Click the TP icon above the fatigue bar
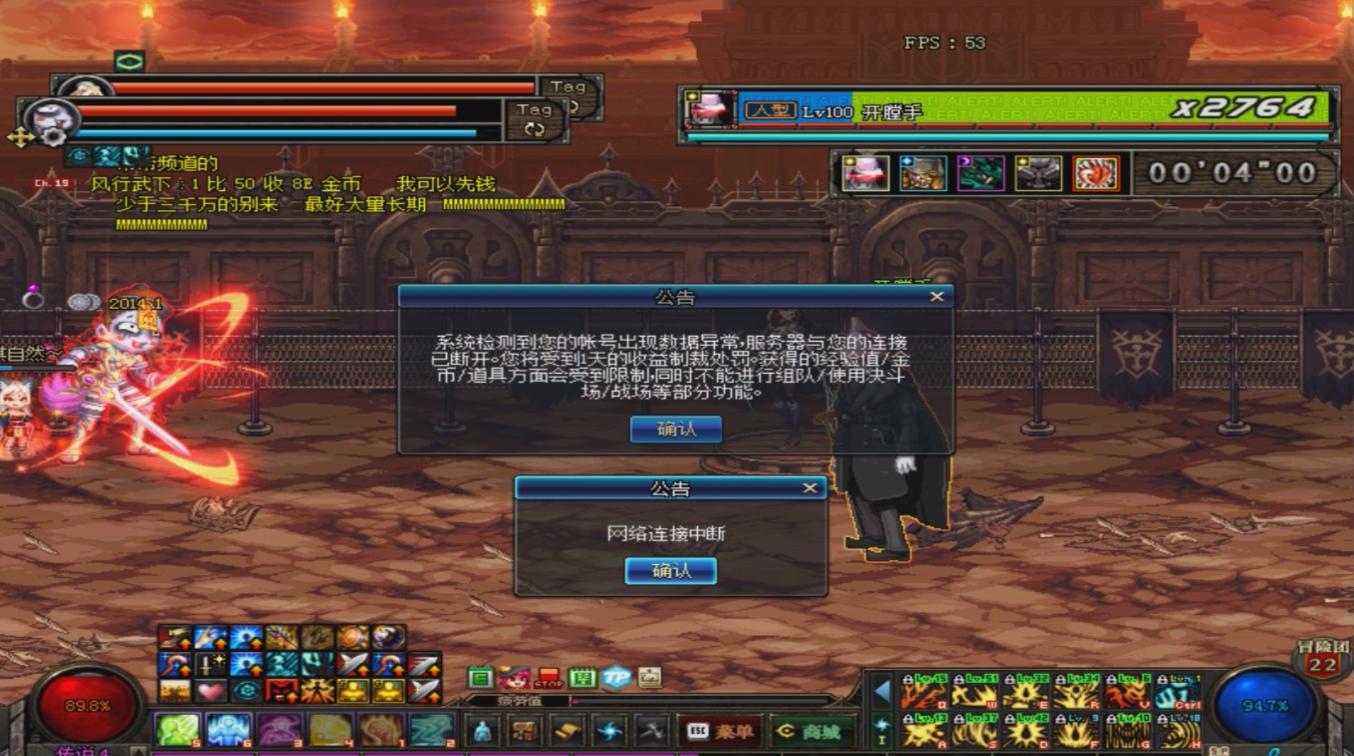This screenshot has height=756, width=1354. (x=616, y=678)
